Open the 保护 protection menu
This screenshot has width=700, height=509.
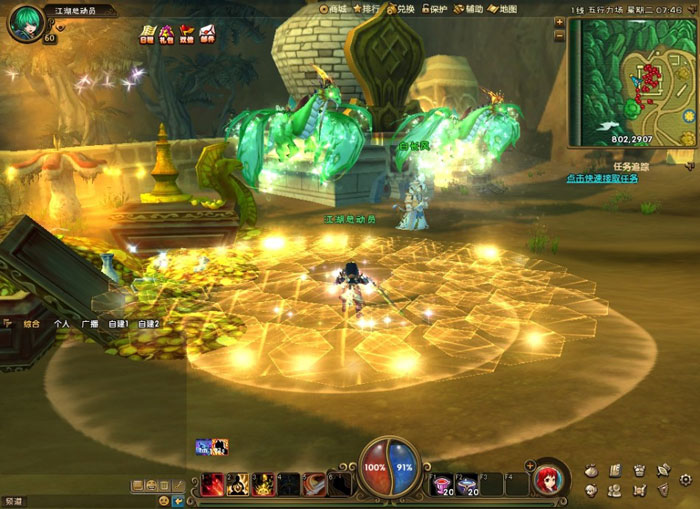point(432,9)
